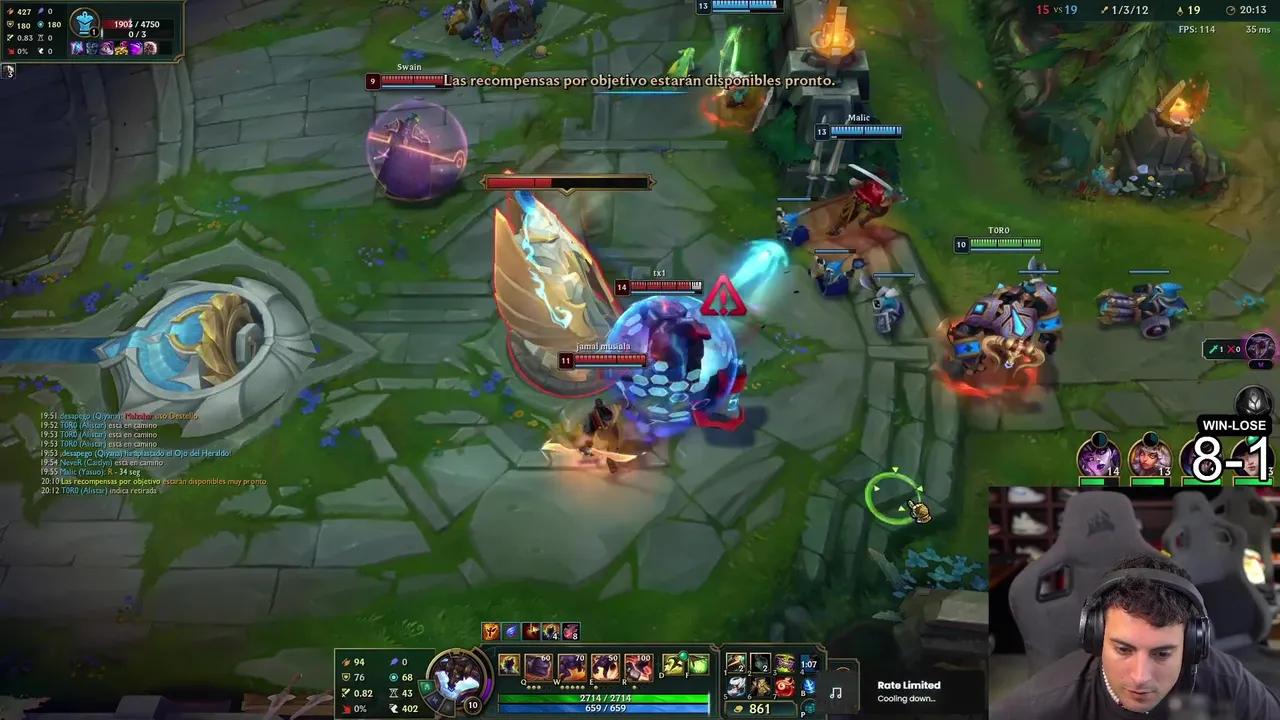Activate the stopwatch item showing 1:07

click(x=810, y=662)
